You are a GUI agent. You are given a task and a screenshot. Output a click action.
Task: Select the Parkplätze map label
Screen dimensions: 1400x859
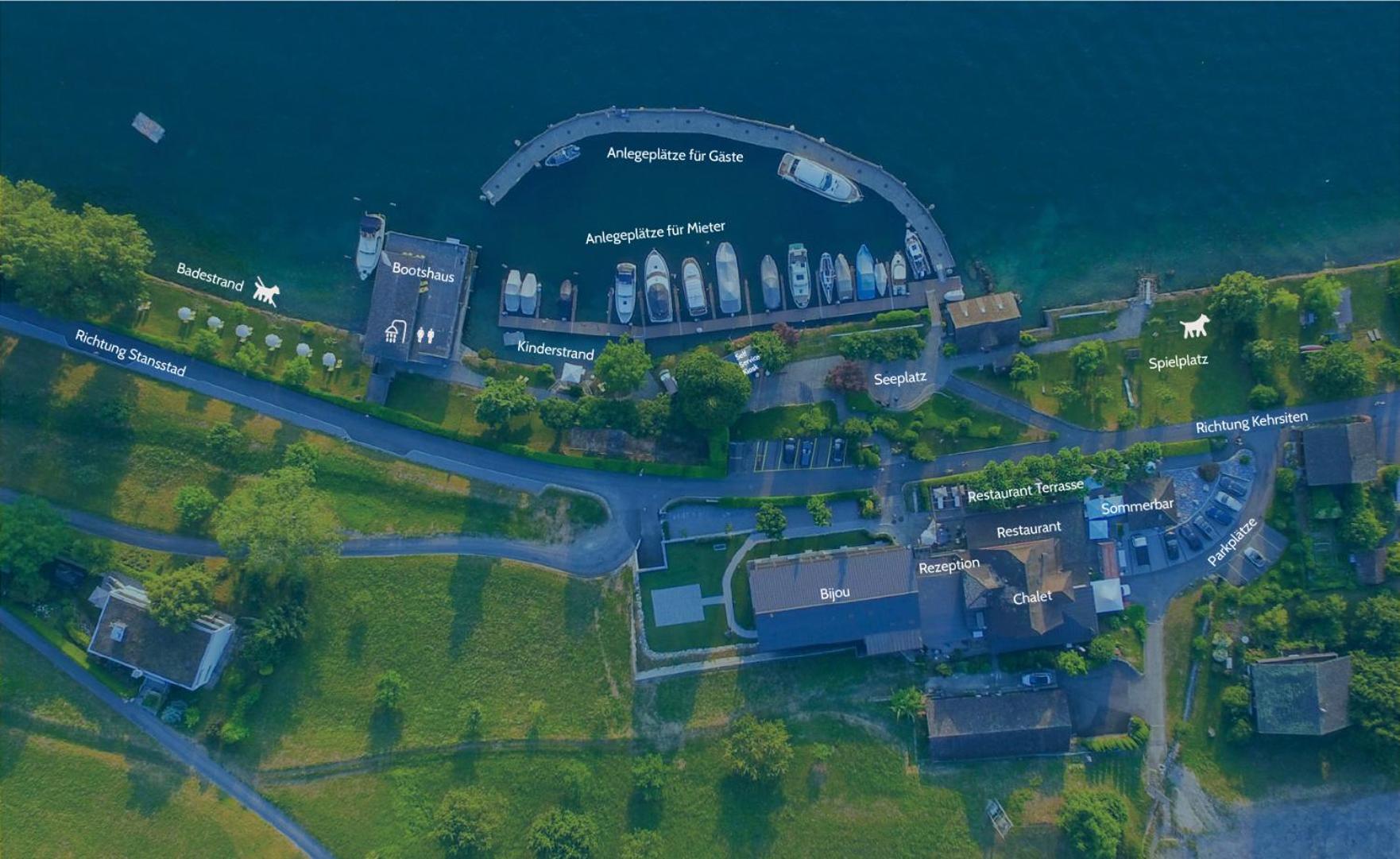pos(1232,542)
